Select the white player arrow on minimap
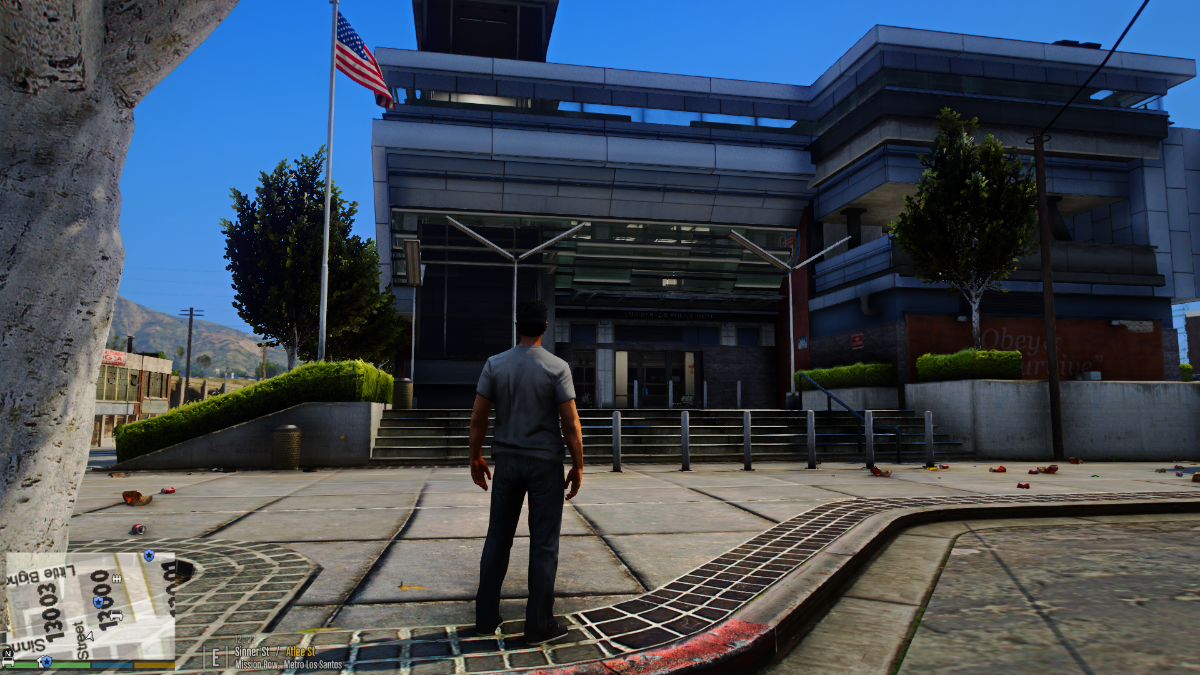The image size is (1200, 675). pos(90,636)
